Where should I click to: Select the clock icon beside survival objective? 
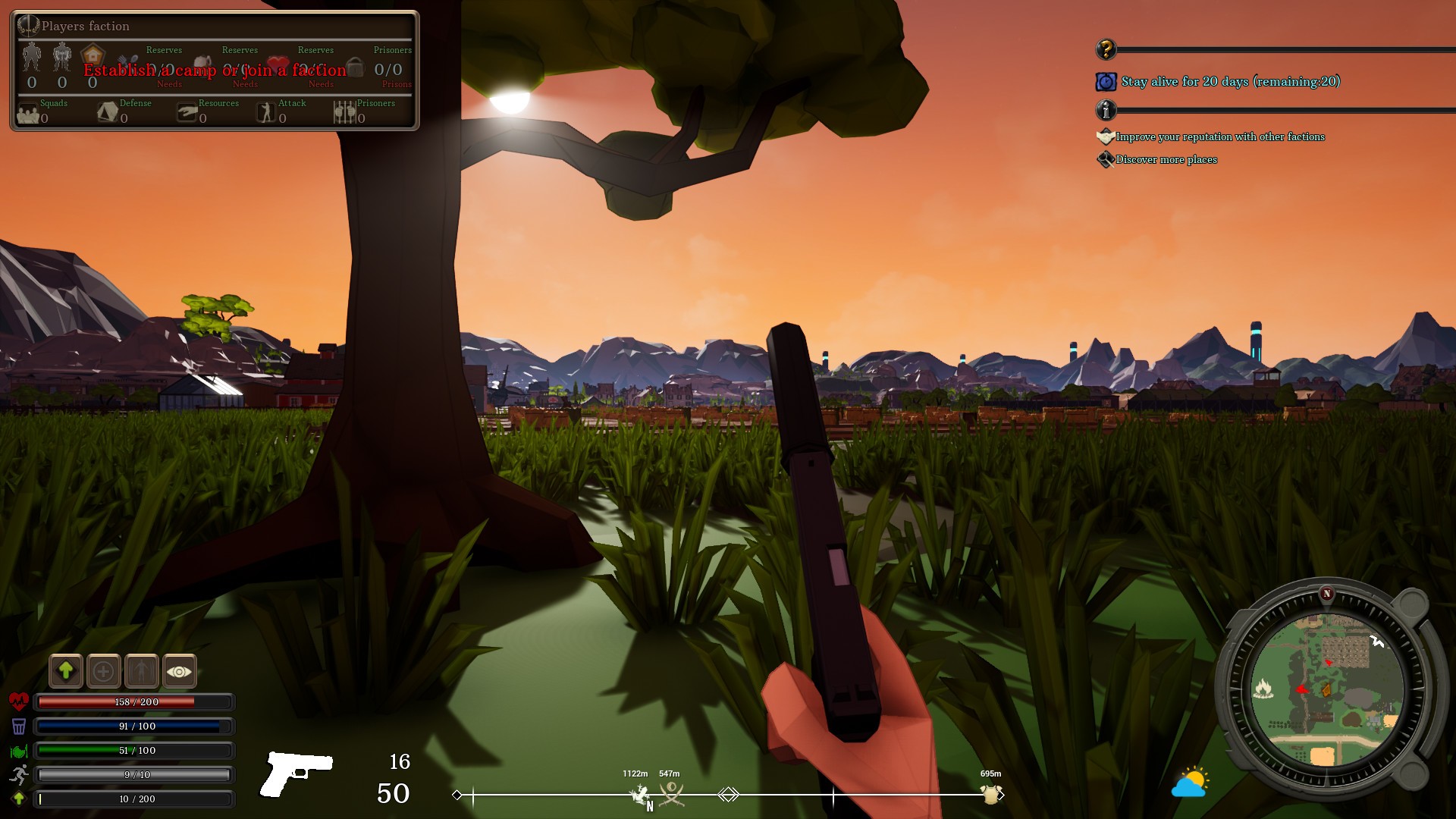coord(1105,82)
